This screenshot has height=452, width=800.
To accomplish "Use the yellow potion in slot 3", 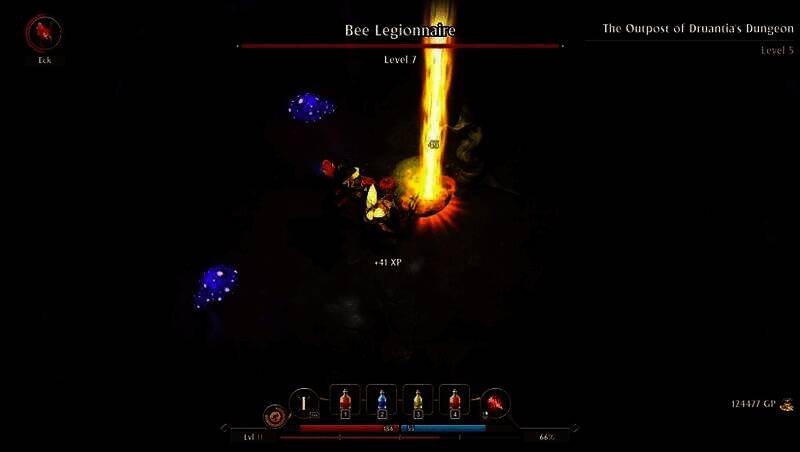I will pyautogui.click(x=418, y=402).
